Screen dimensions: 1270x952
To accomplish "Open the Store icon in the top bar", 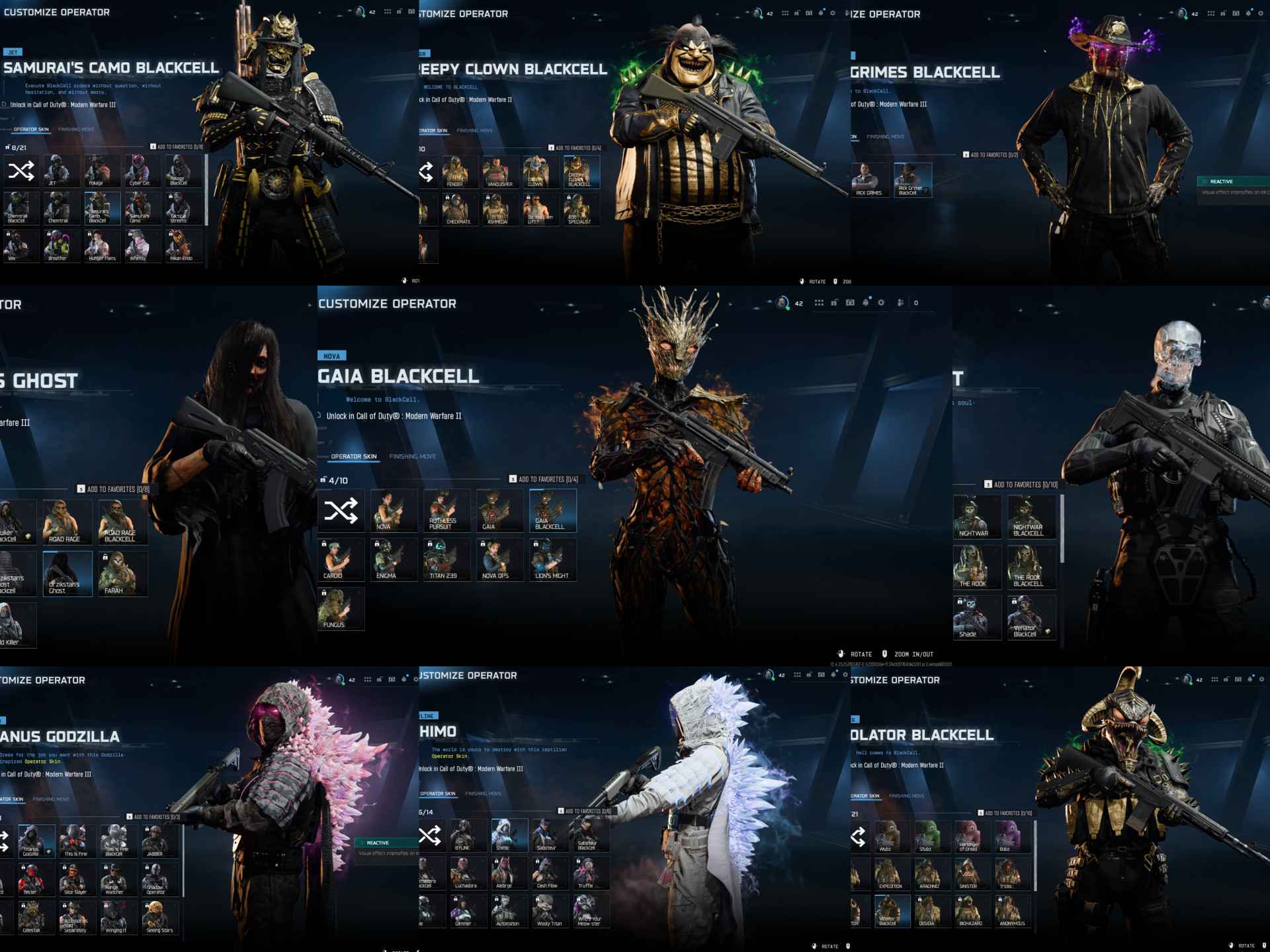I will tap(851, 303).
